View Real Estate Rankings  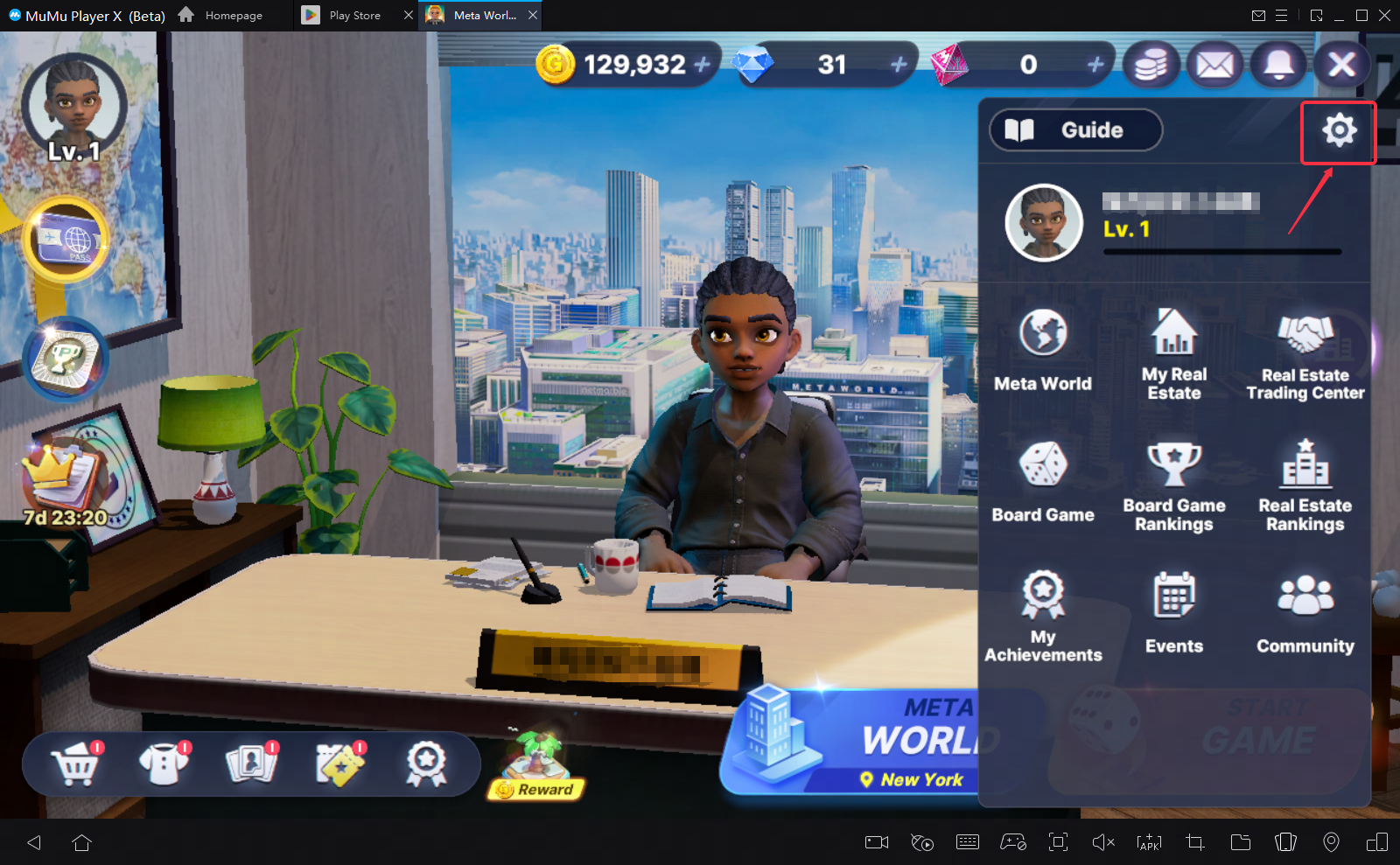coord(1305,485)
